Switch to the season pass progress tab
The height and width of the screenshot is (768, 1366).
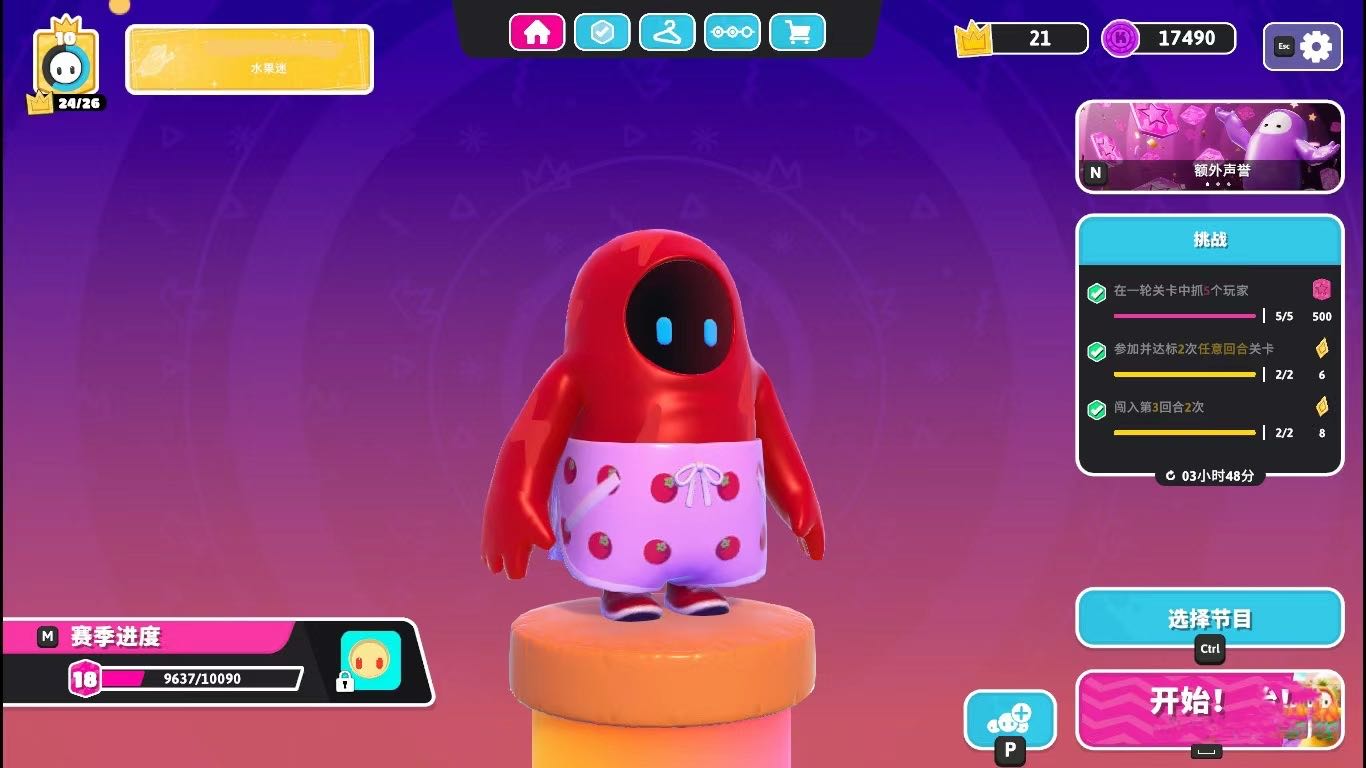coord(732,33)
